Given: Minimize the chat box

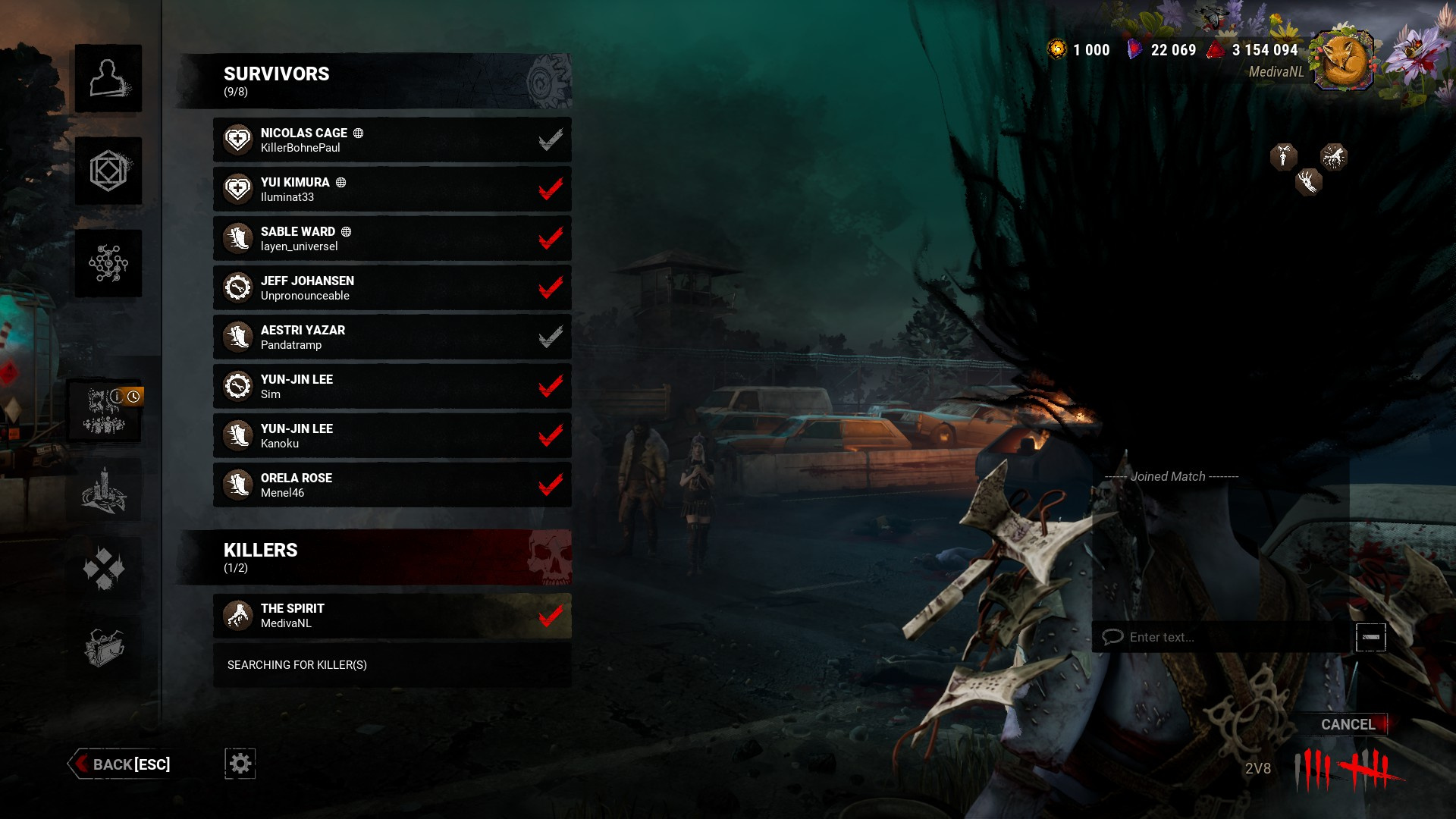Looking at the screenshot, I should tap(1370, 637).
